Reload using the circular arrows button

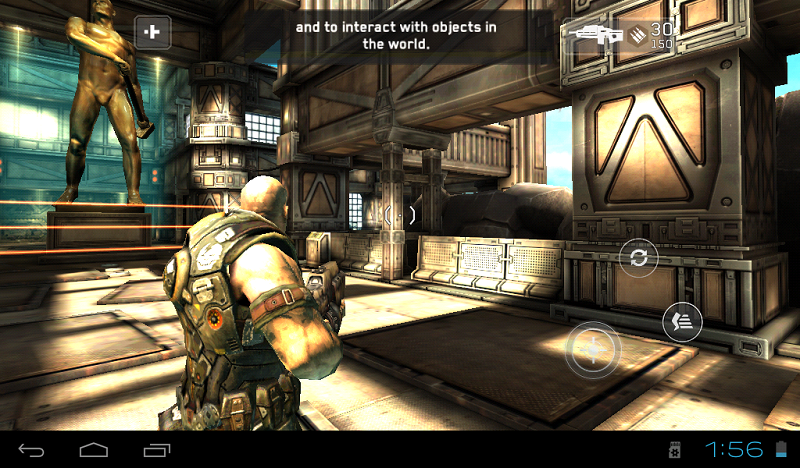638,258
